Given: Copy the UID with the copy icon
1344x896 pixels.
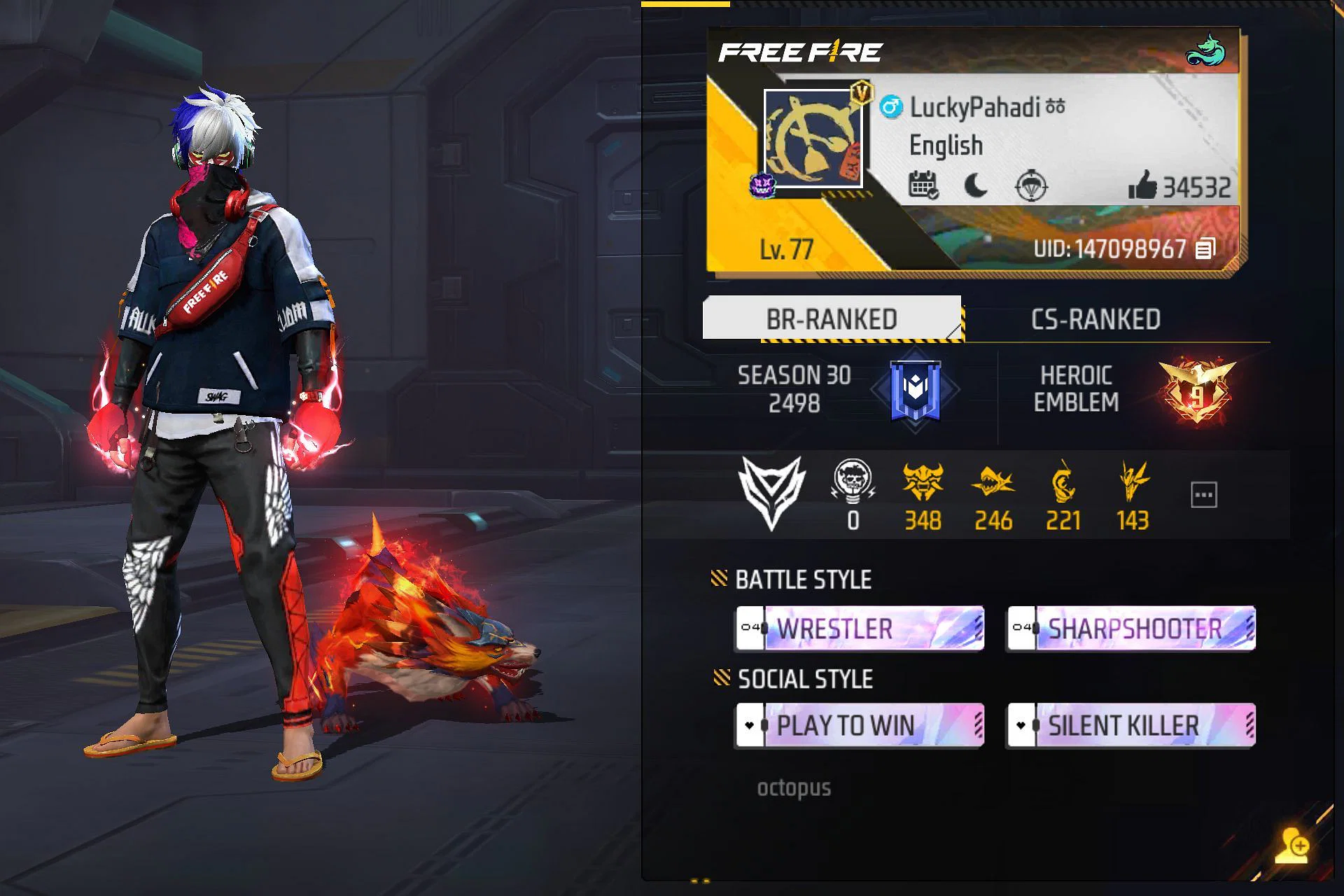Looking at the screenshot, I should (x=1205, y=248).
